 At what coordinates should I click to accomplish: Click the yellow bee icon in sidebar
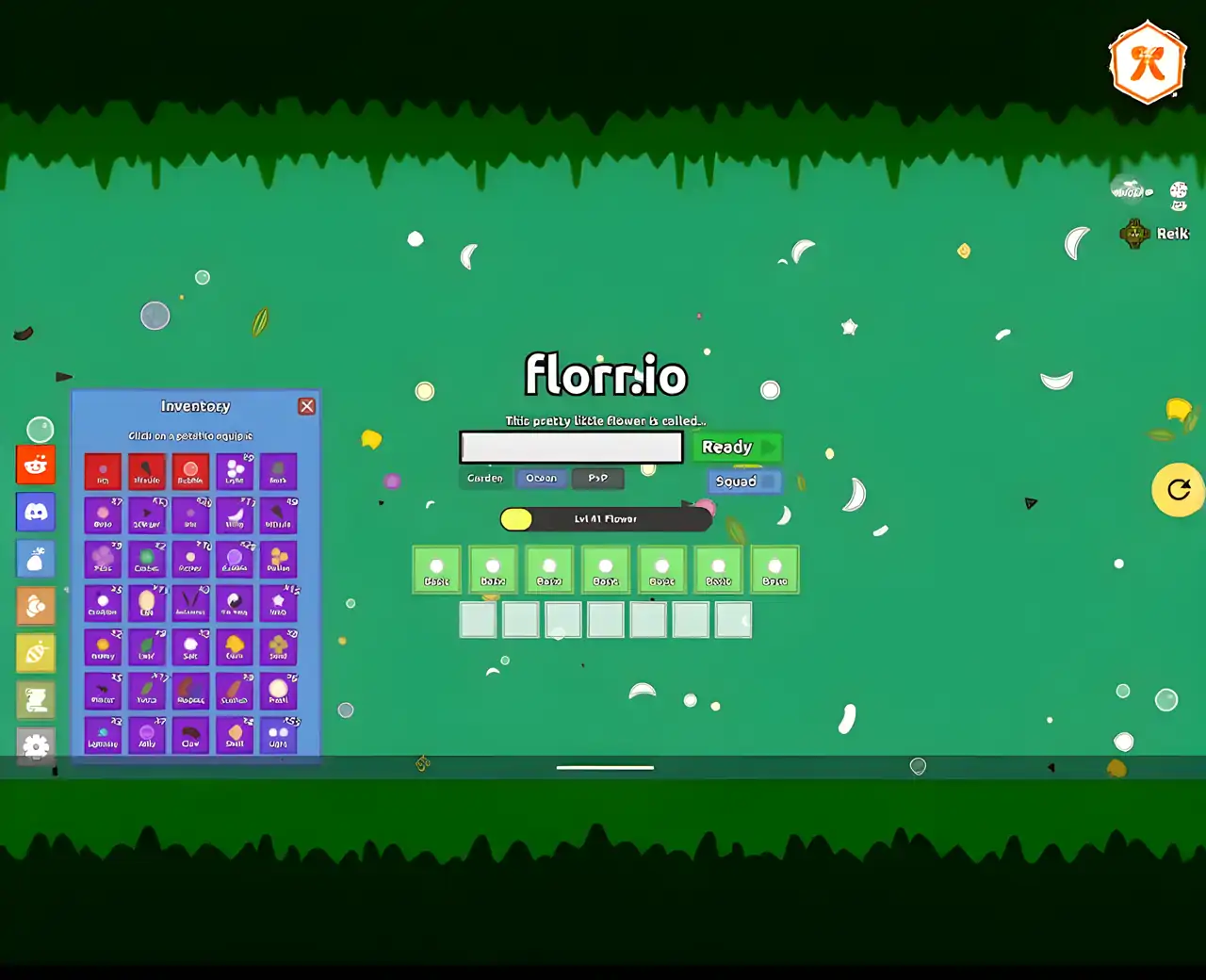tap(36, 653)
